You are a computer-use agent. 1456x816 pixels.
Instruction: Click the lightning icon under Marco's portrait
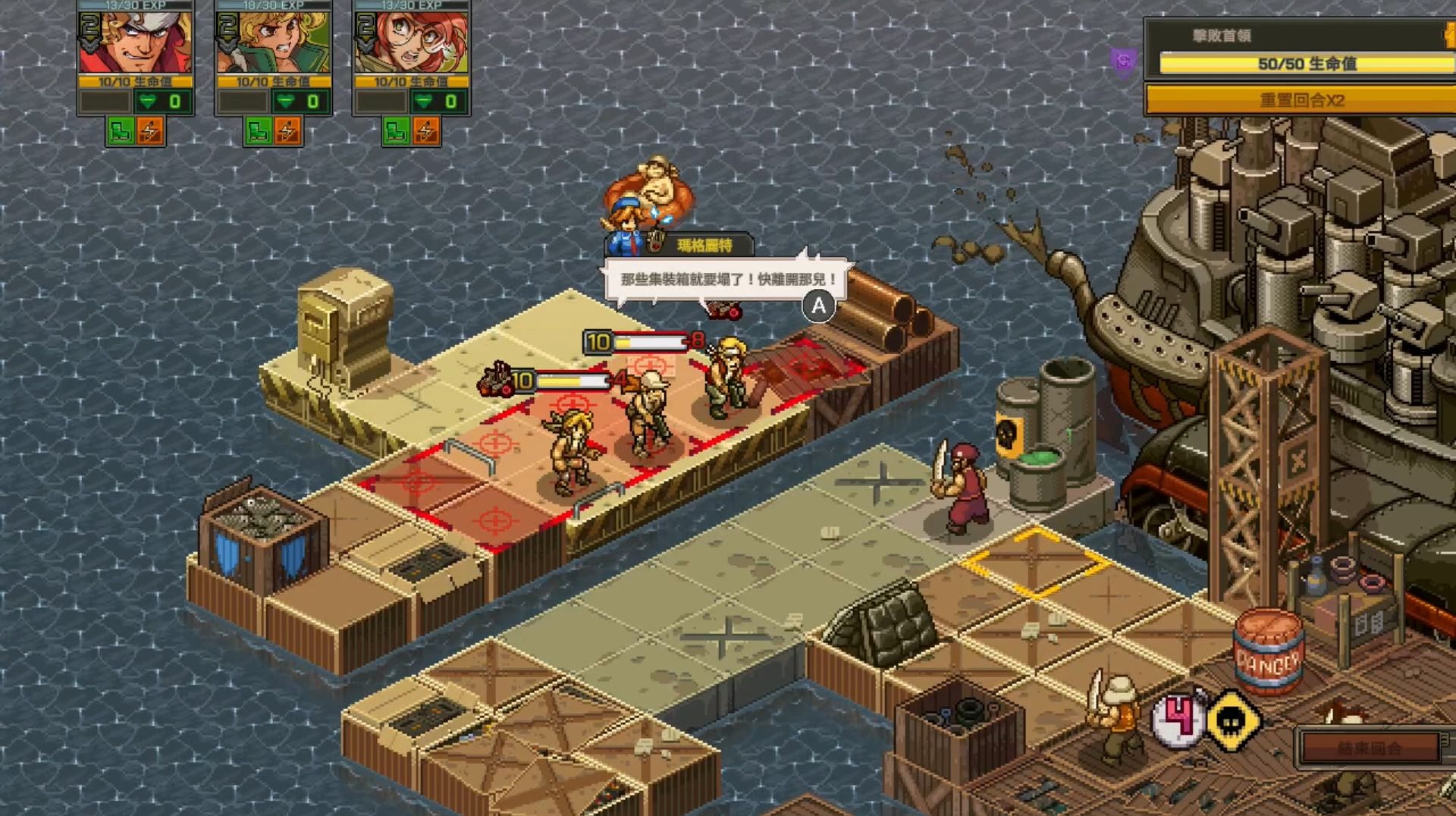pos(150,131)
